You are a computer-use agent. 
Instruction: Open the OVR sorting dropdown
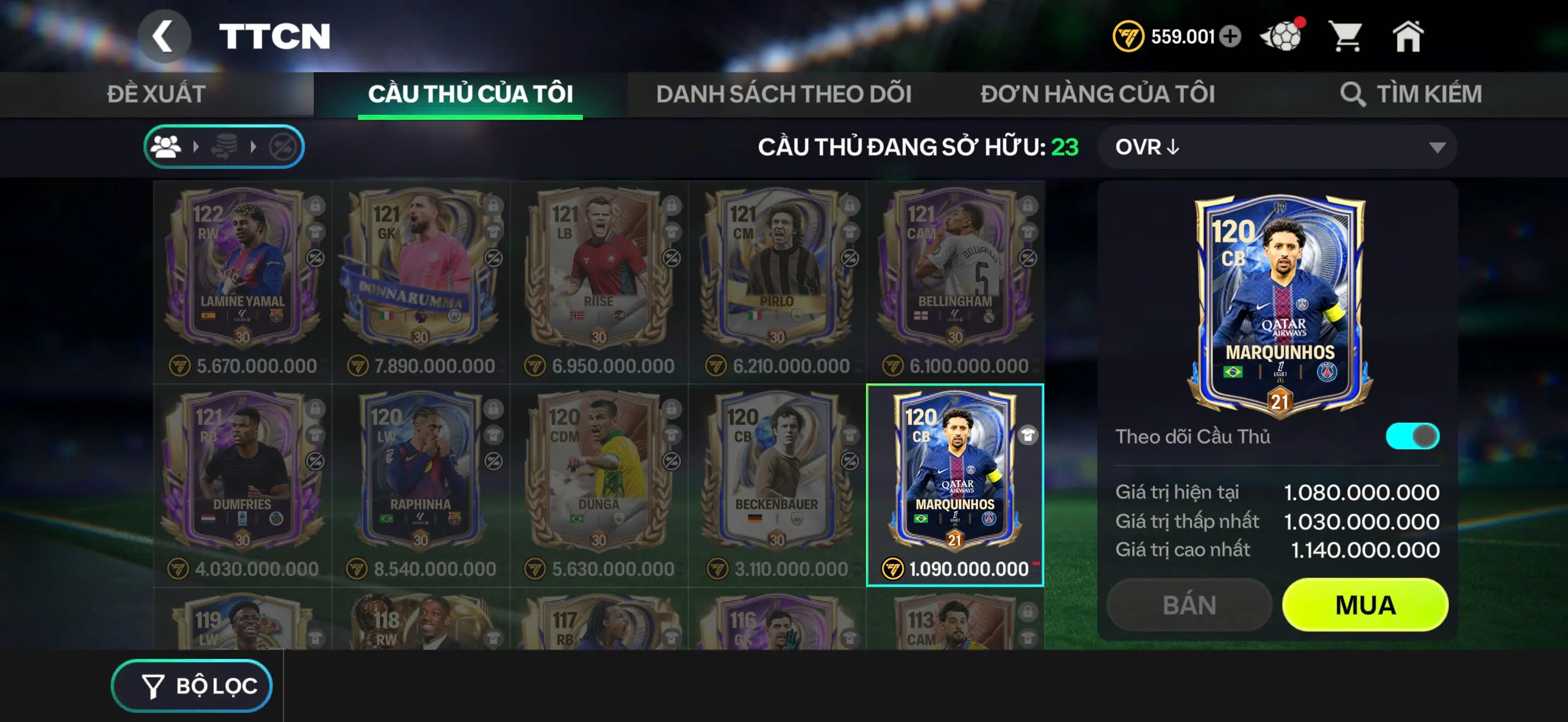1278,147
